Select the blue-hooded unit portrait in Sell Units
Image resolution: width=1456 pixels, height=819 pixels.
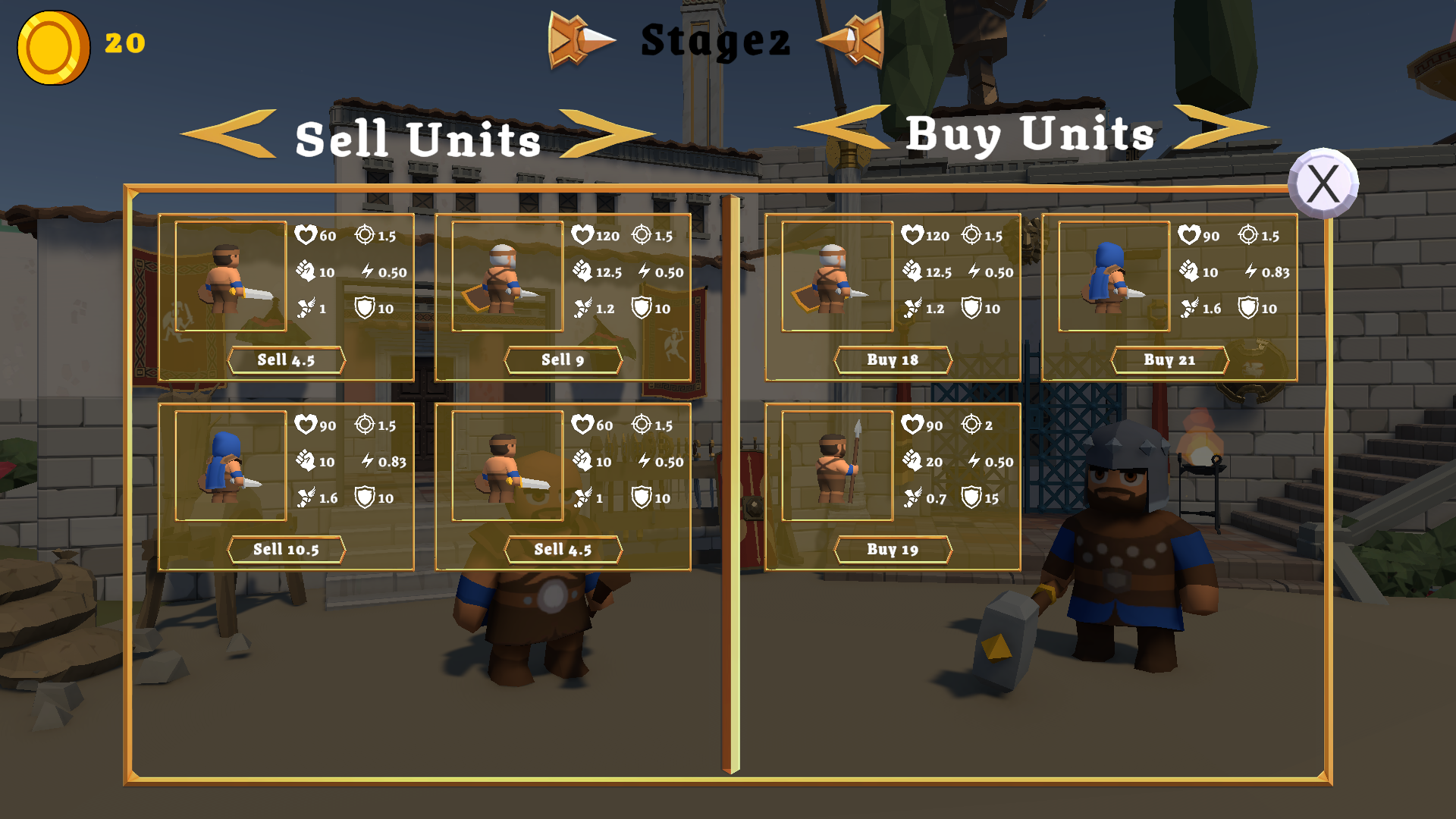[231, 466]
